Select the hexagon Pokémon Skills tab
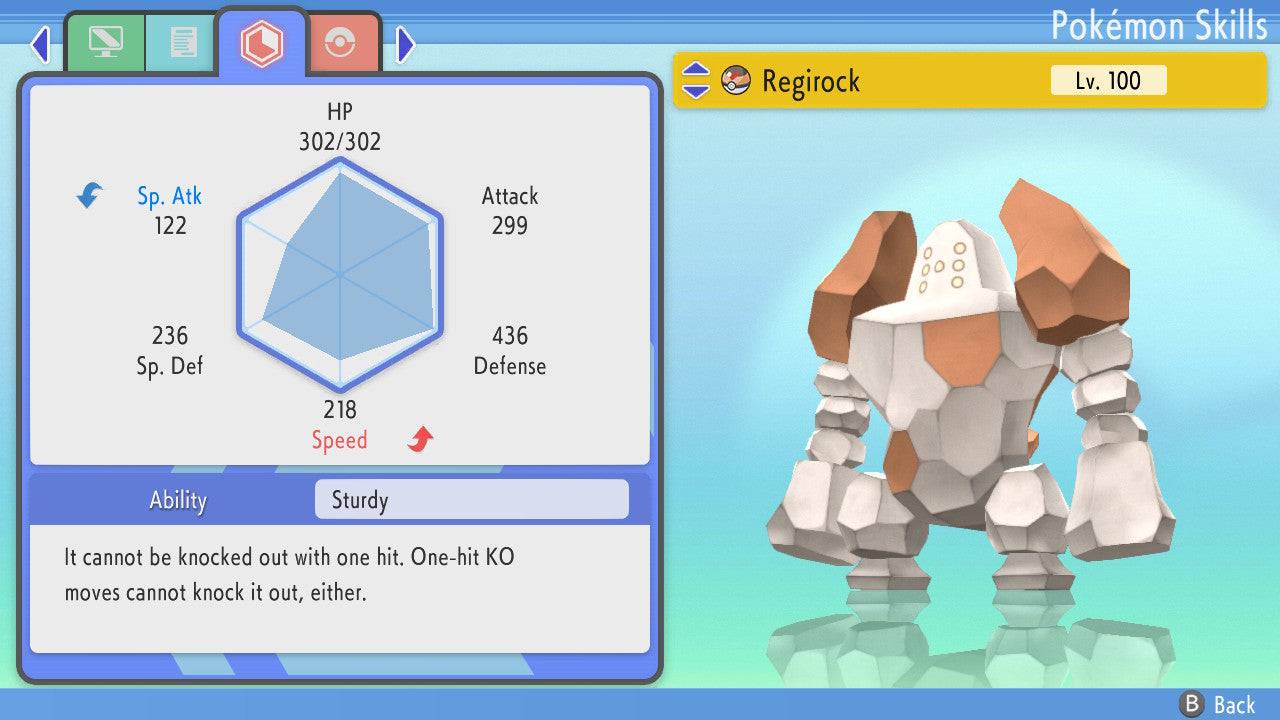 pos(262,43)
